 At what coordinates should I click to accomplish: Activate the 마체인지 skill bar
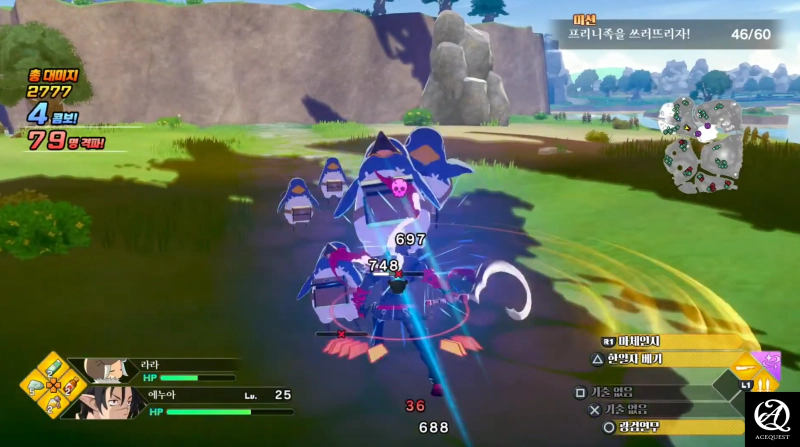(x=660, y=342)
